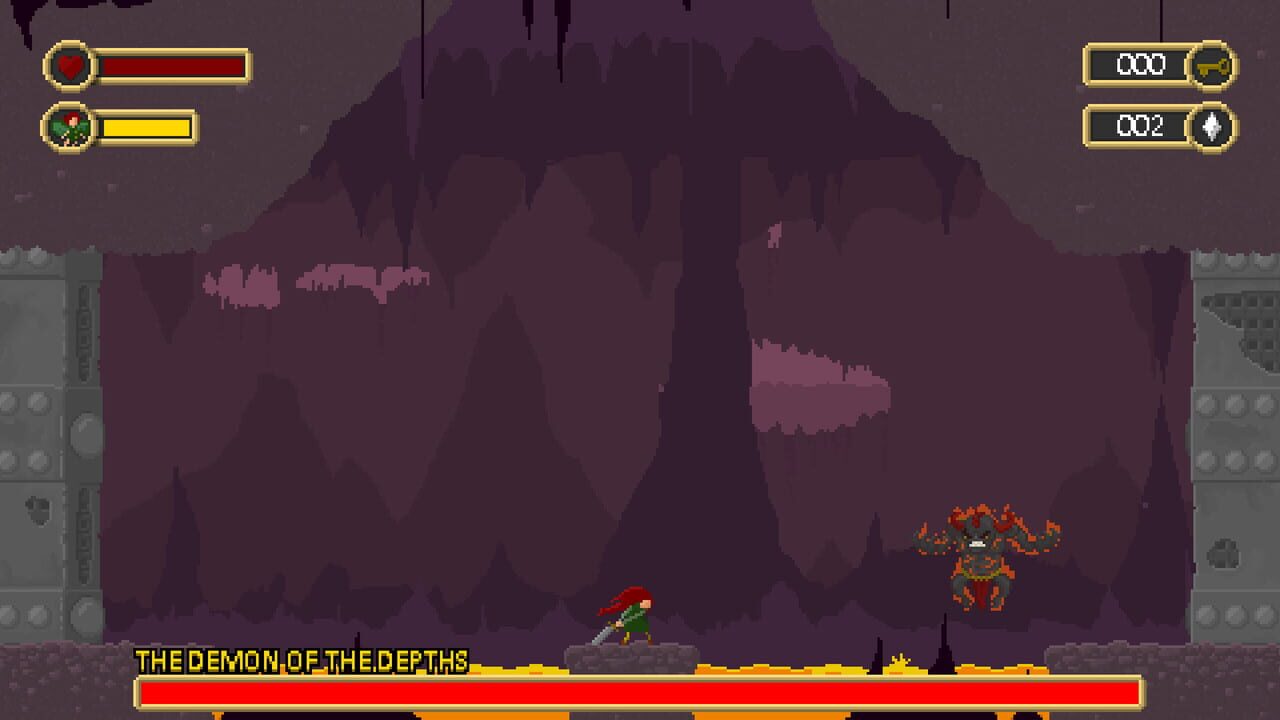This screenshot has width=1280, height=720.
Task: Click the key counter showing 000
Action: pos(1140,63)
